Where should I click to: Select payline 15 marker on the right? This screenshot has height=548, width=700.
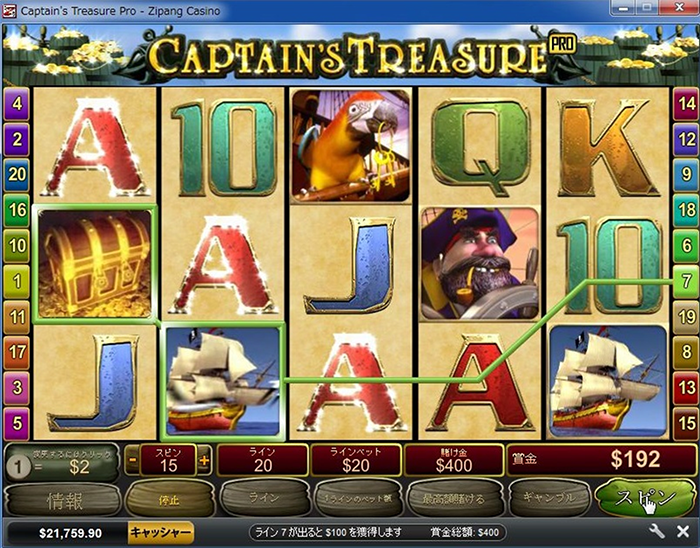click(686, 423)
